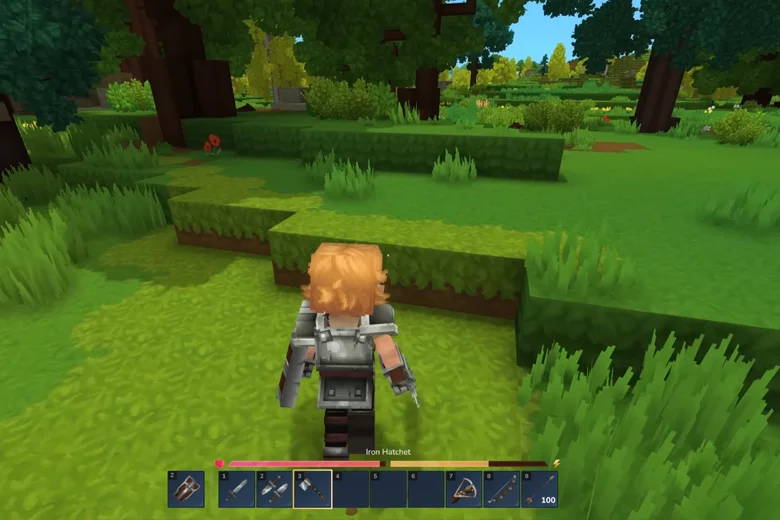Equip the crossbow from the hotbar

[463, 489]
